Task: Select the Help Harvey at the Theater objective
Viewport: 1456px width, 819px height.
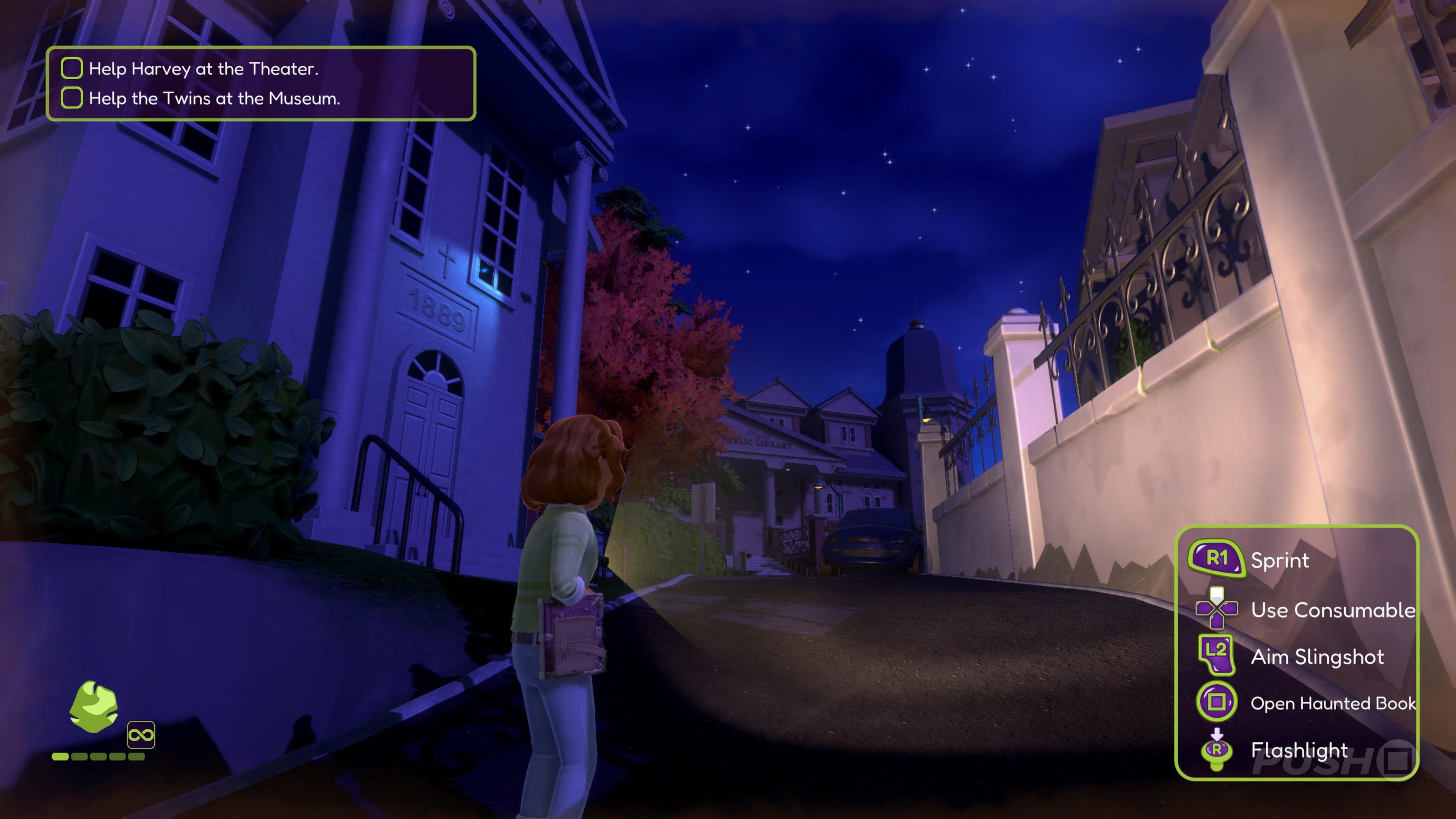Action: tap(204, 69)
